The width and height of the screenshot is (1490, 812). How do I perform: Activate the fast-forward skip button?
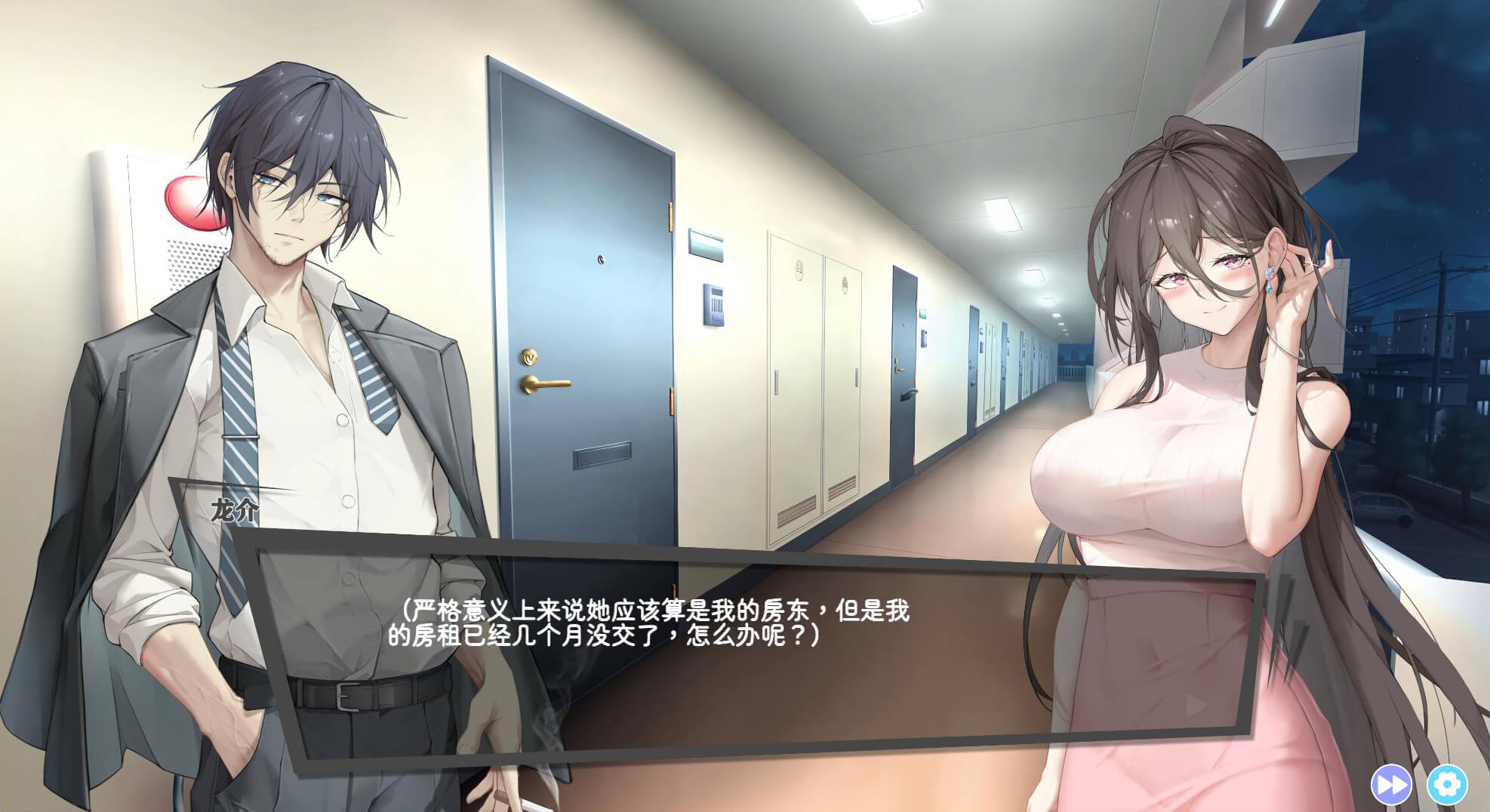[1391, 785]
